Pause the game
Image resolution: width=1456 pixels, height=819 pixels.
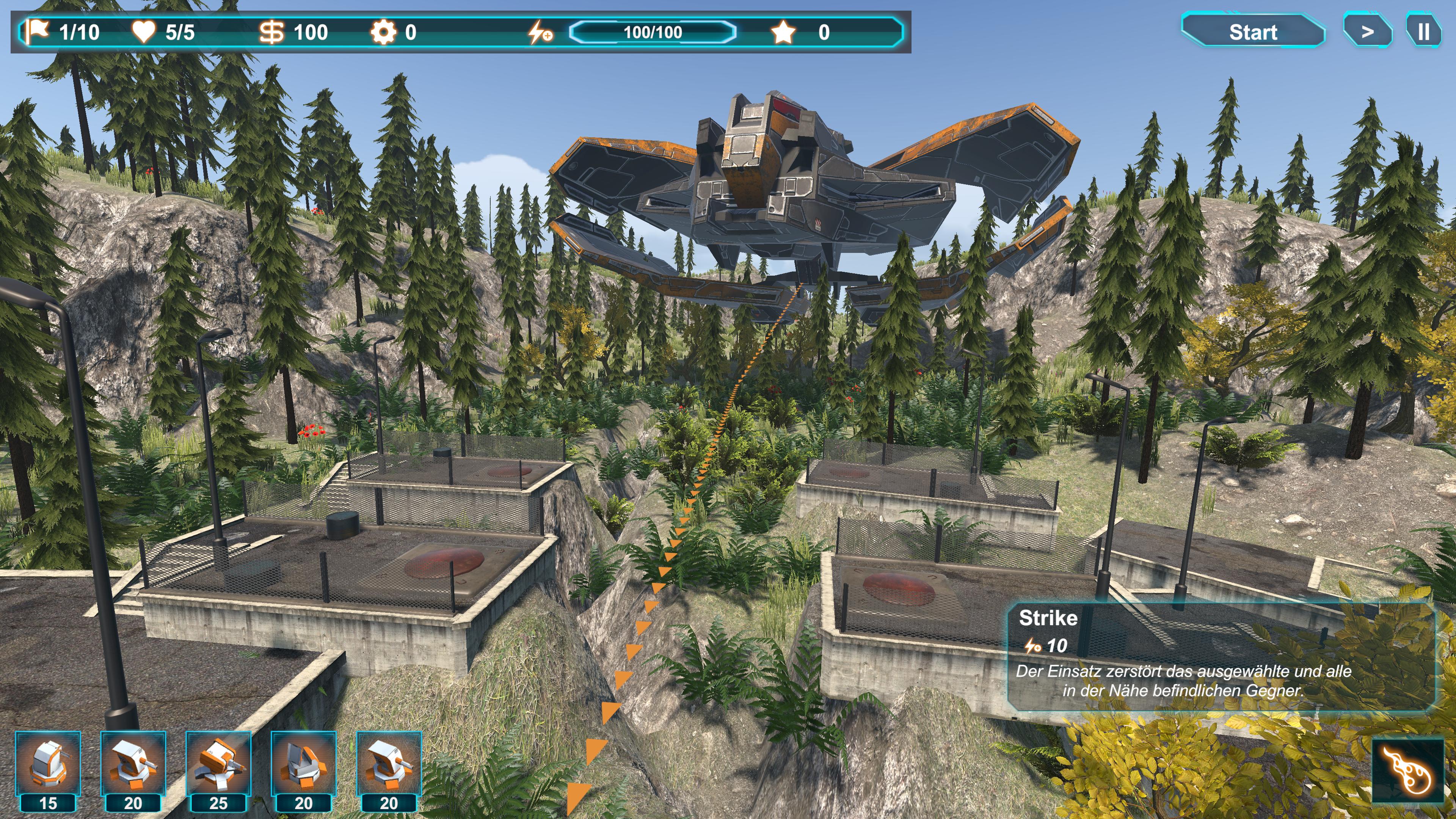tap(1423, 31)
